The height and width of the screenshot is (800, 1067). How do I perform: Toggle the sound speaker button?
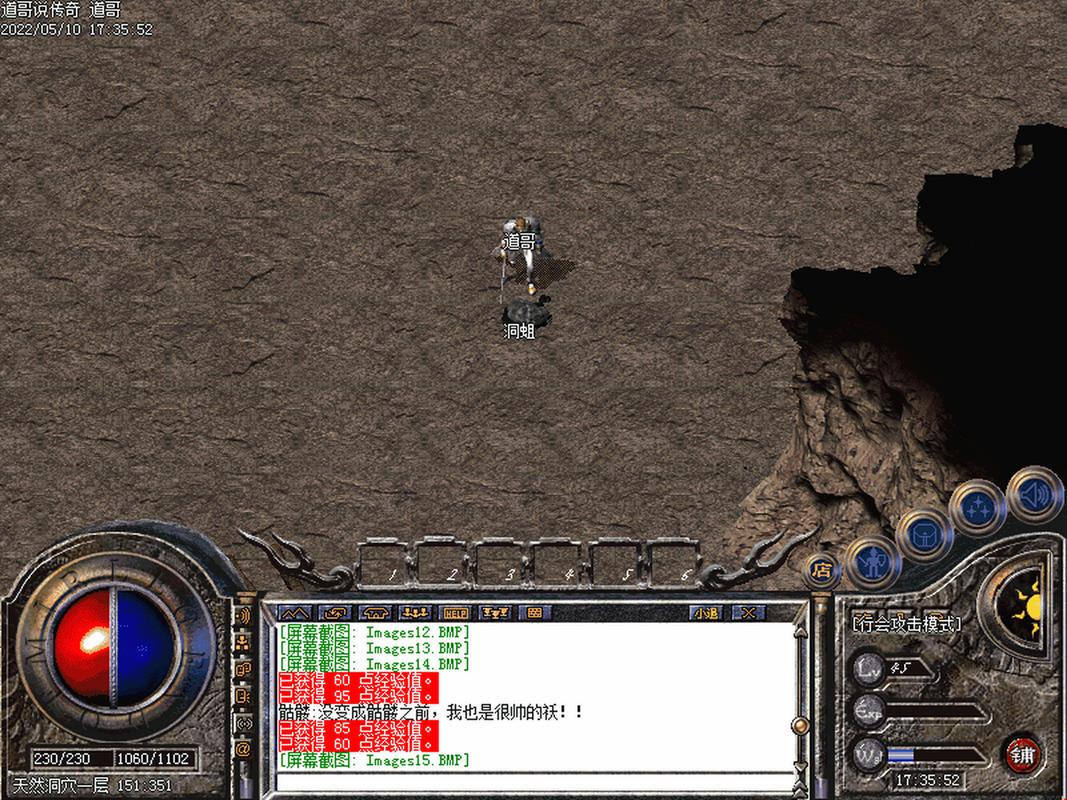[x=1034, y=493]
